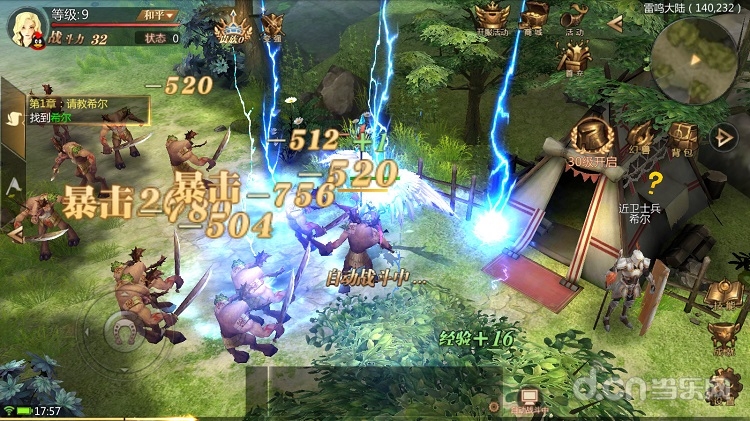Viewport: 750px width, 421px height.
Task: Change the 和平 combat mode dropdown
Action: point(156,15)
